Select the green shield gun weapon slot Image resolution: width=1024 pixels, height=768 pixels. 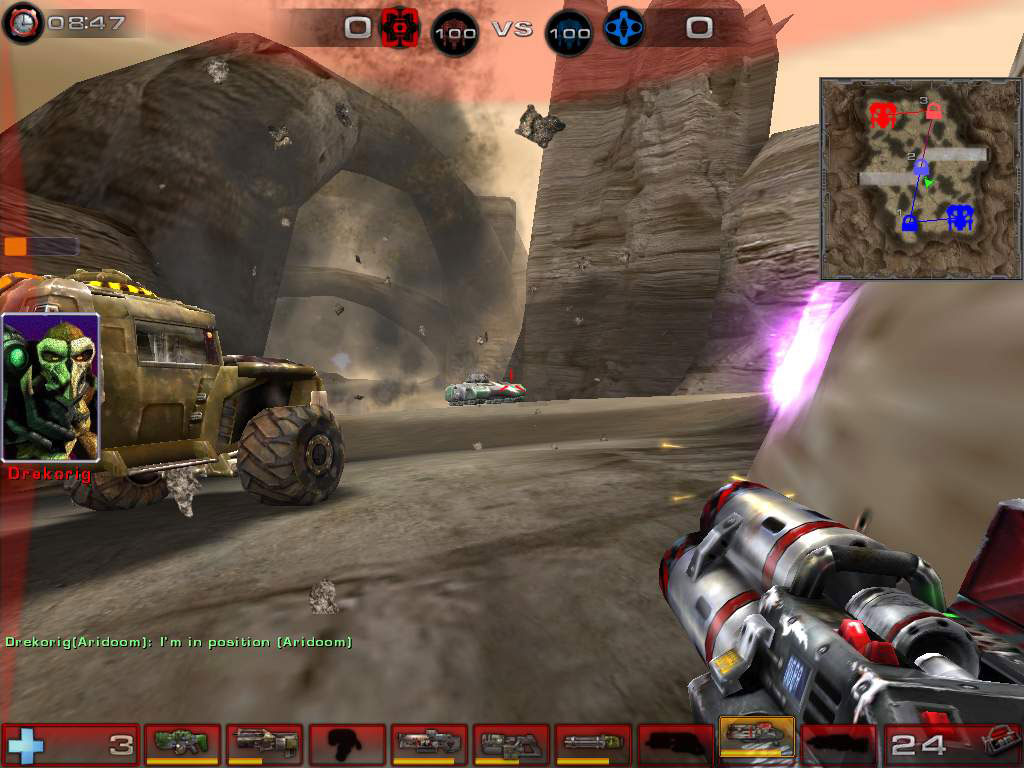click(183, 742)
